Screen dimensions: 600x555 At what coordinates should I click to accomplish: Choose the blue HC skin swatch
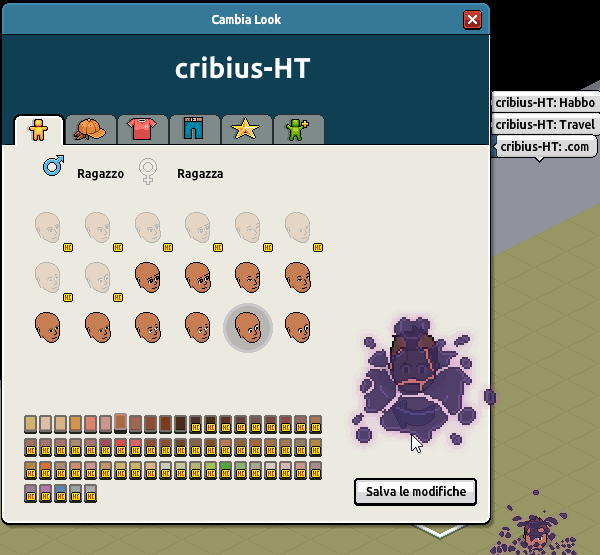[x=60, y=492]
